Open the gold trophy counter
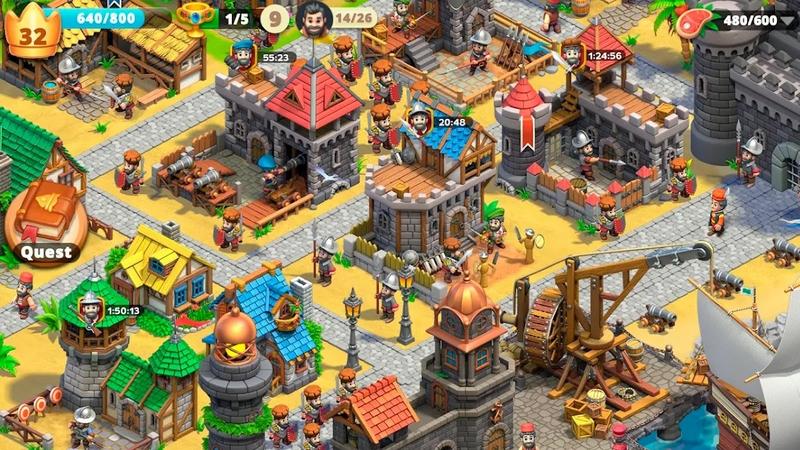The height and width of the screenshot is (450, 800). point(193,18)
